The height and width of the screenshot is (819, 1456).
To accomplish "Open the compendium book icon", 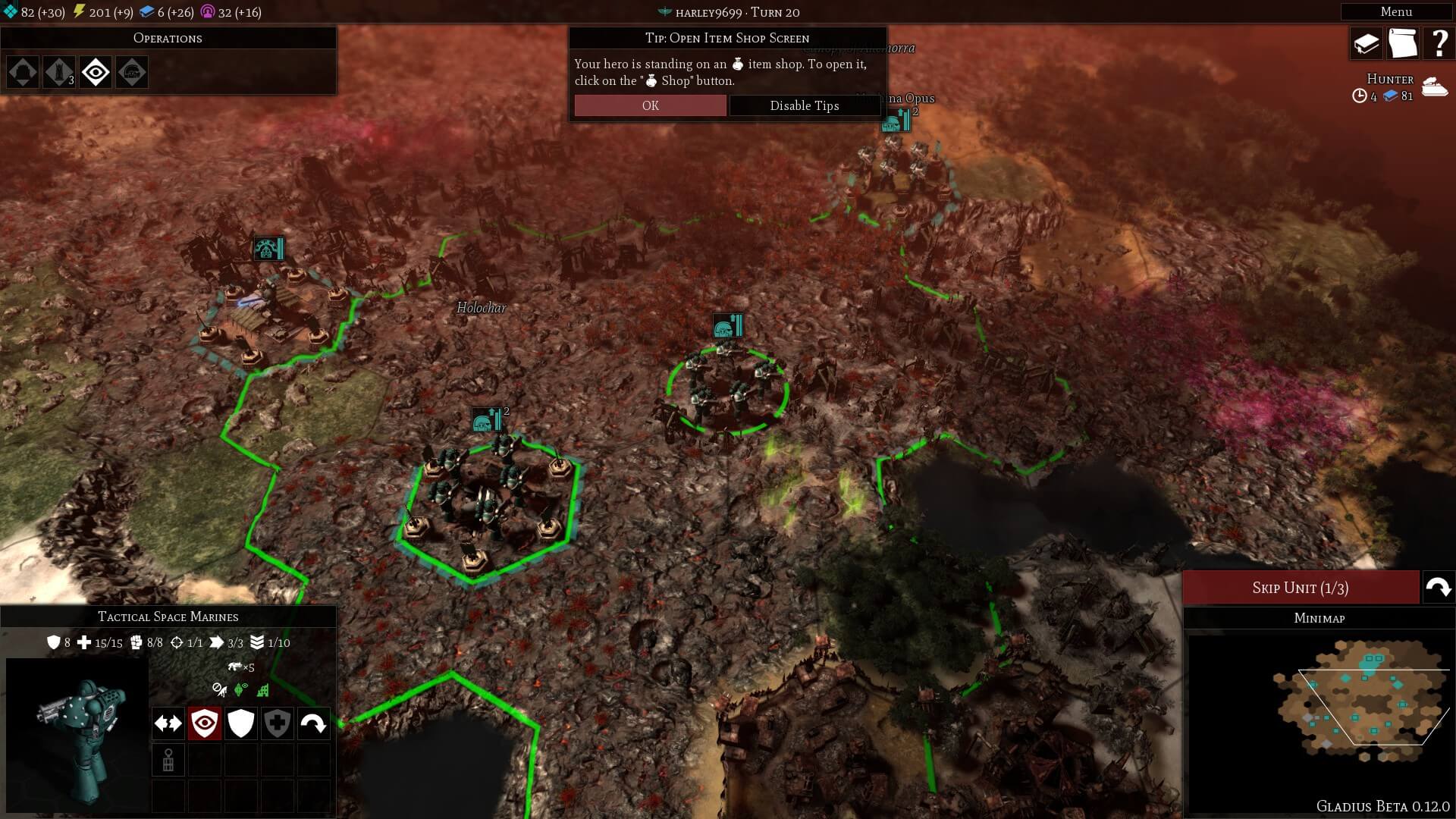I will coord(1366,43).
